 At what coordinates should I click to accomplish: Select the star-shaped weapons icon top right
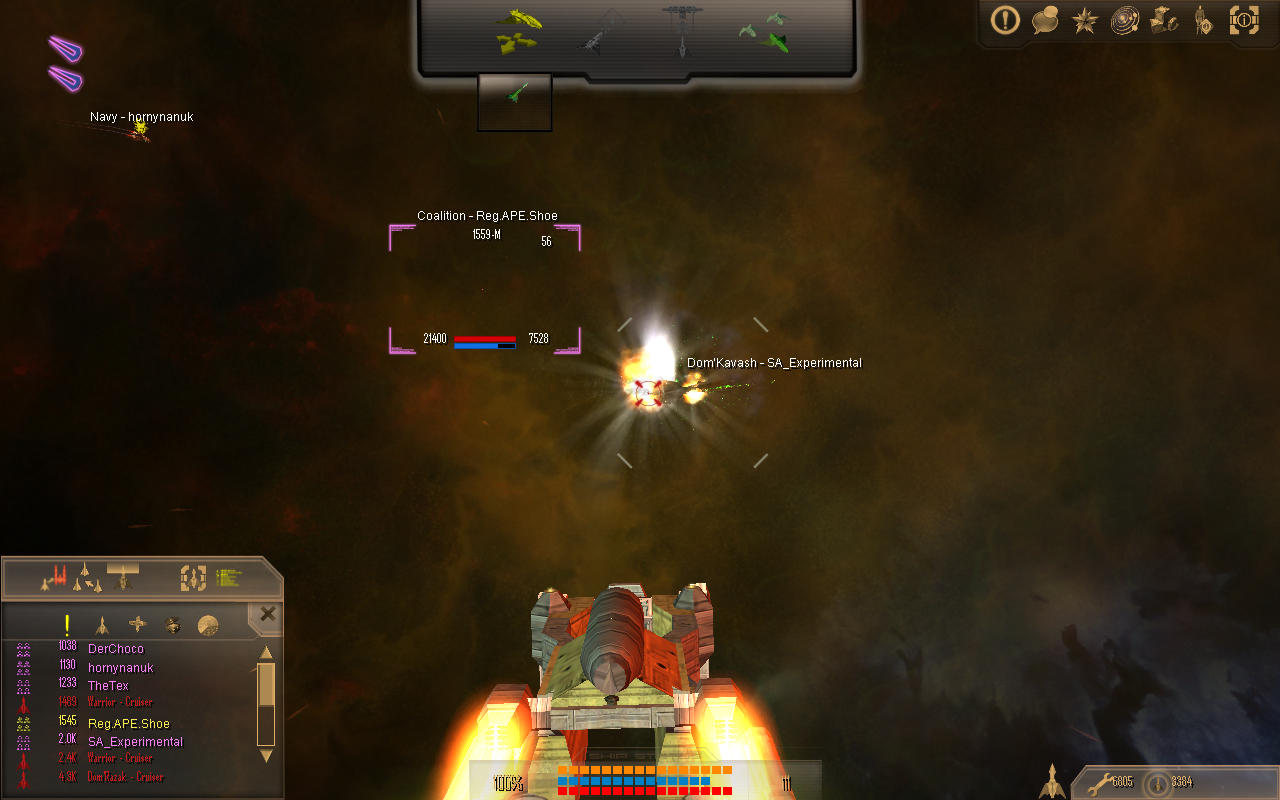1084,21
